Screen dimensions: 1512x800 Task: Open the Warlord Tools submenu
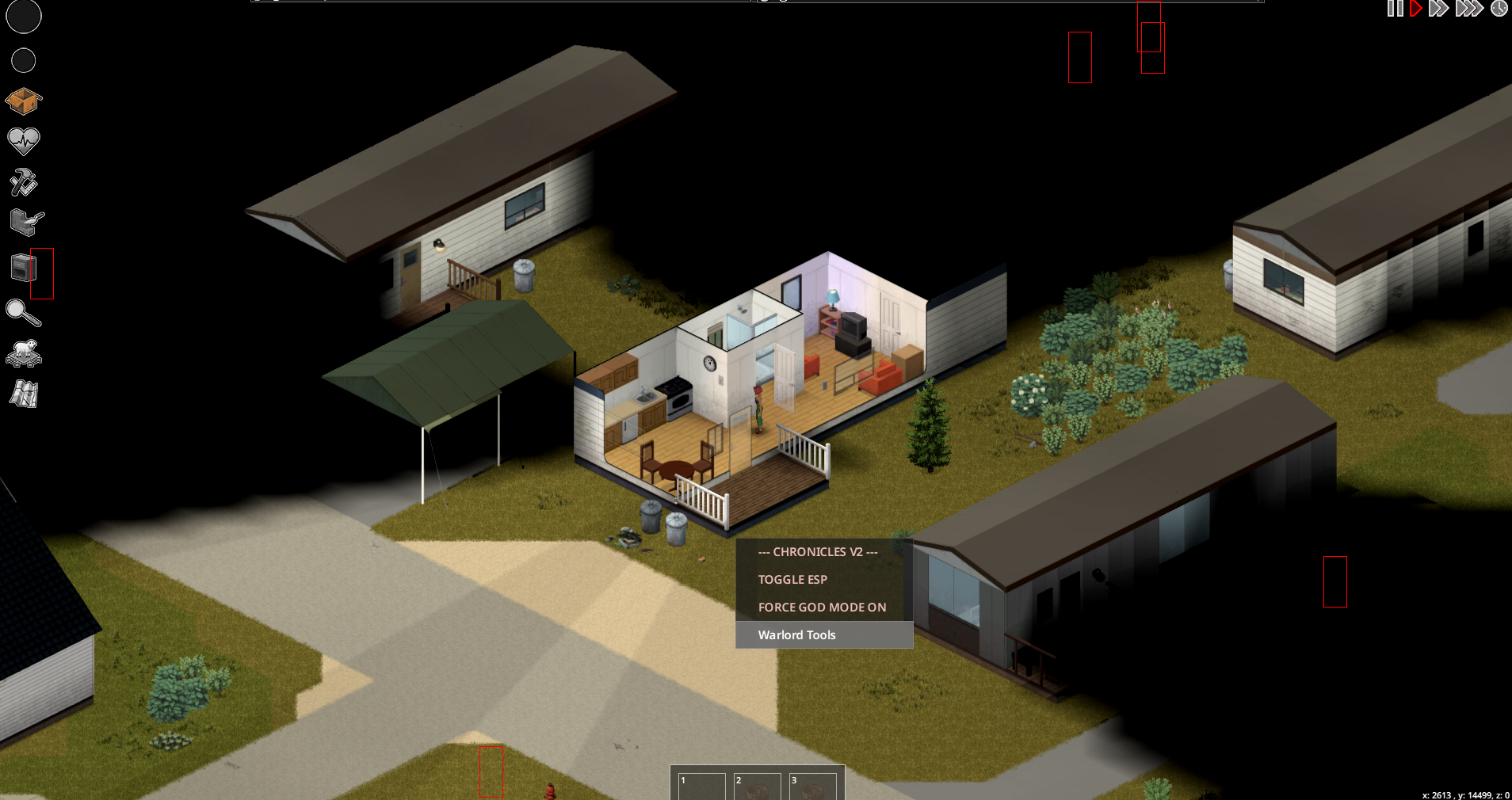tap(796, 635)
